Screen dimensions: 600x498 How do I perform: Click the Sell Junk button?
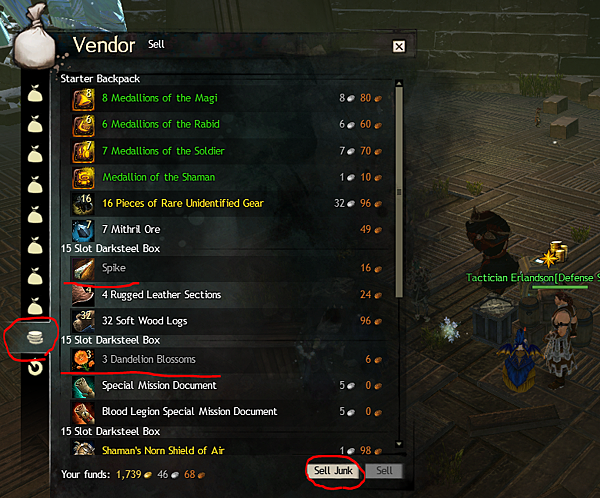click(x=333, y=470)
